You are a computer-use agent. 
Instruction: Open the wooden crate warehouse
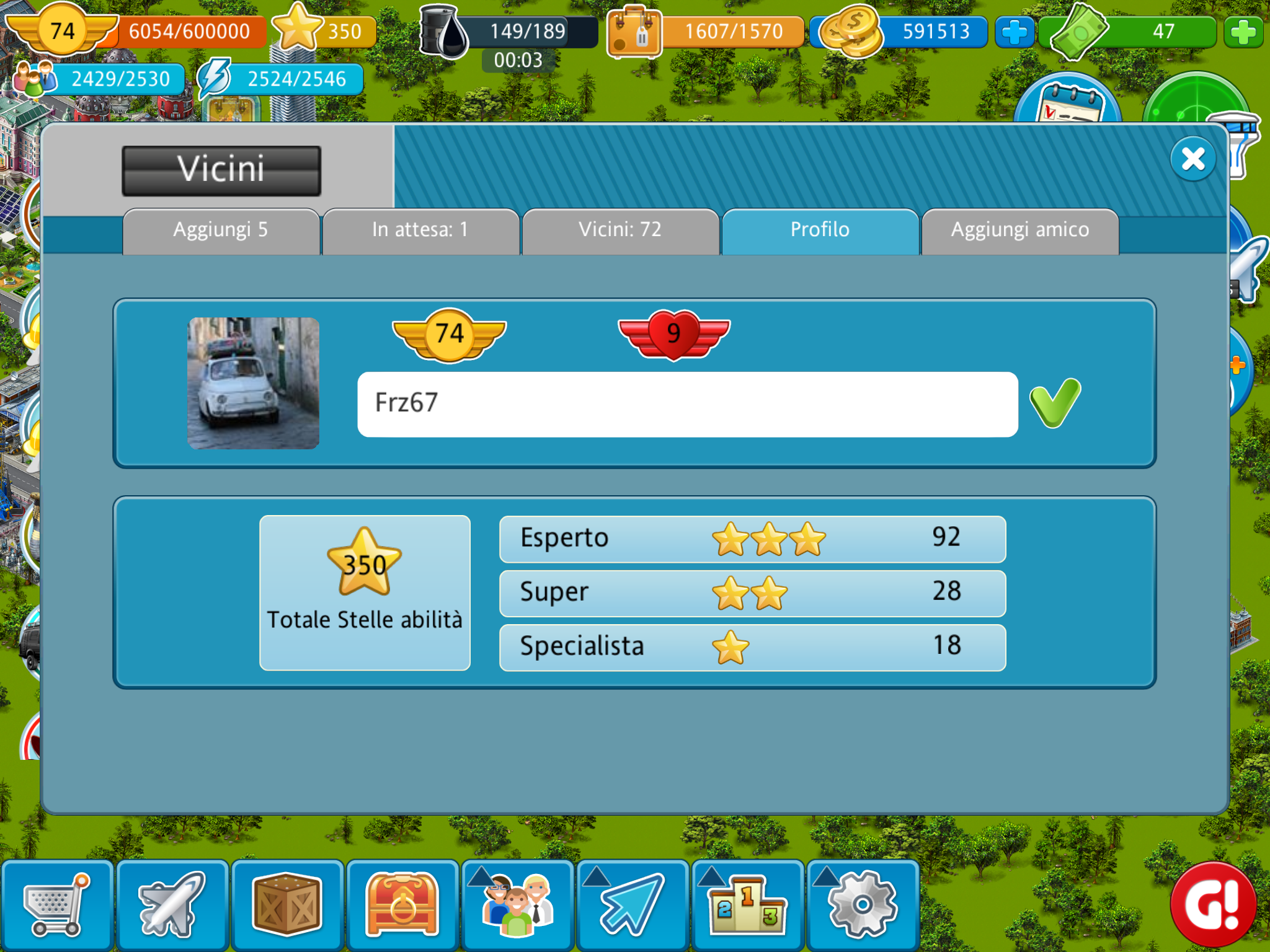point(287,906)
